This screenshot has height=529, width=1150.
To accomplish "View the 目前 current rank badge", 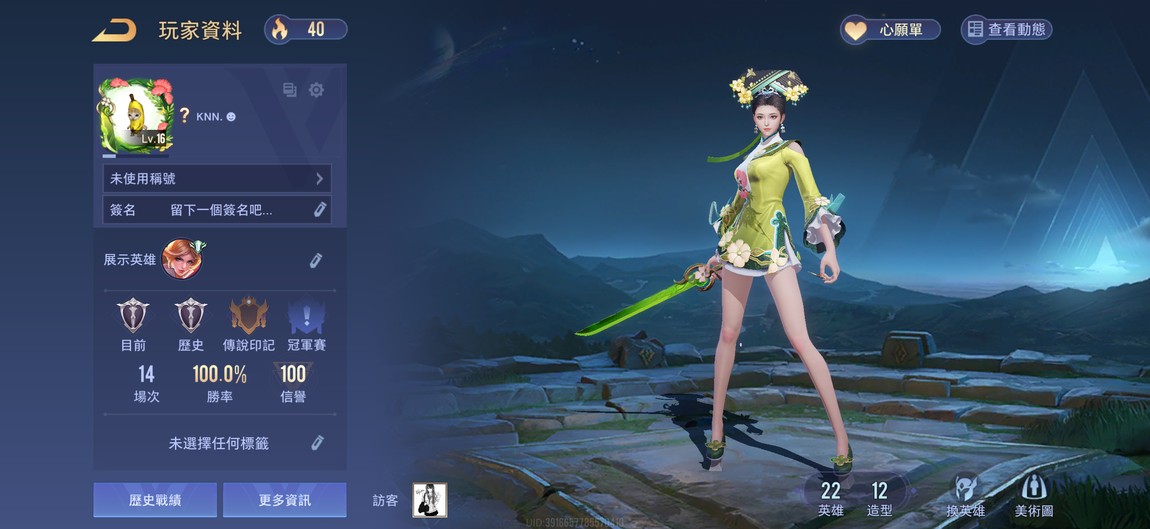I will 133,318.
